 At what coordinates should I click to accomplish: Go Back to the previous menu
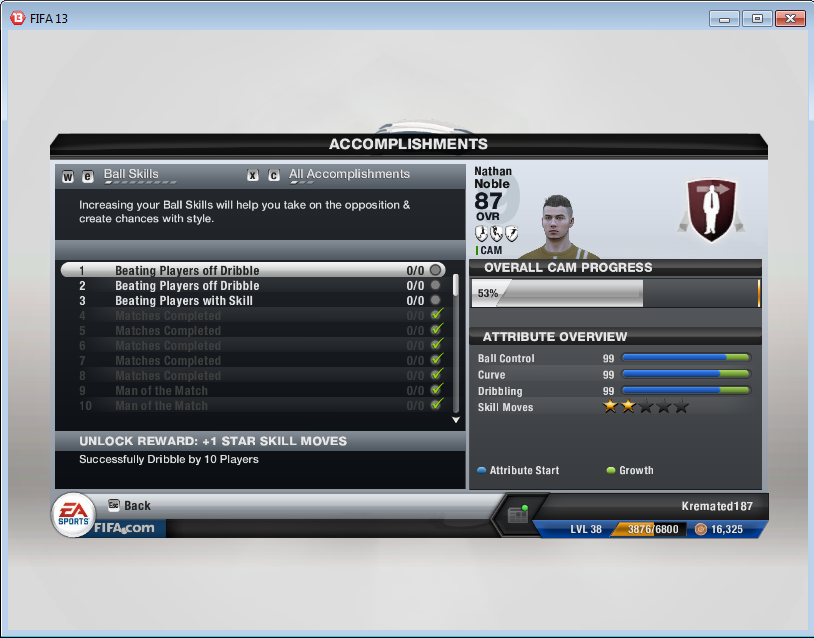[137, 506]
